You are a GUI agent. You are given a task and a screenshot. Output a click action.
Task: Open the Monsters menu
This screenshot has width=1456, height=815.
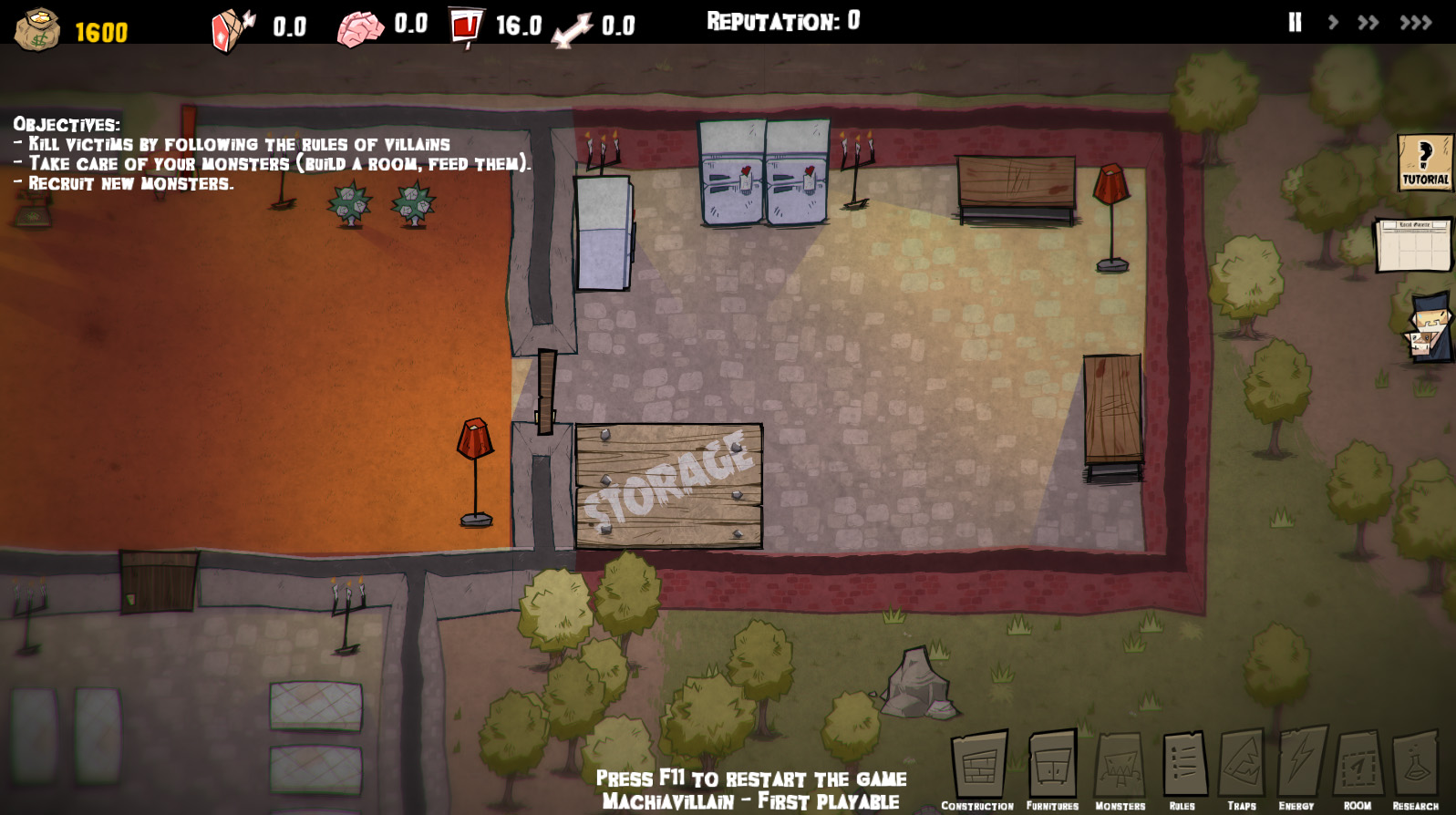(1120, 767)
